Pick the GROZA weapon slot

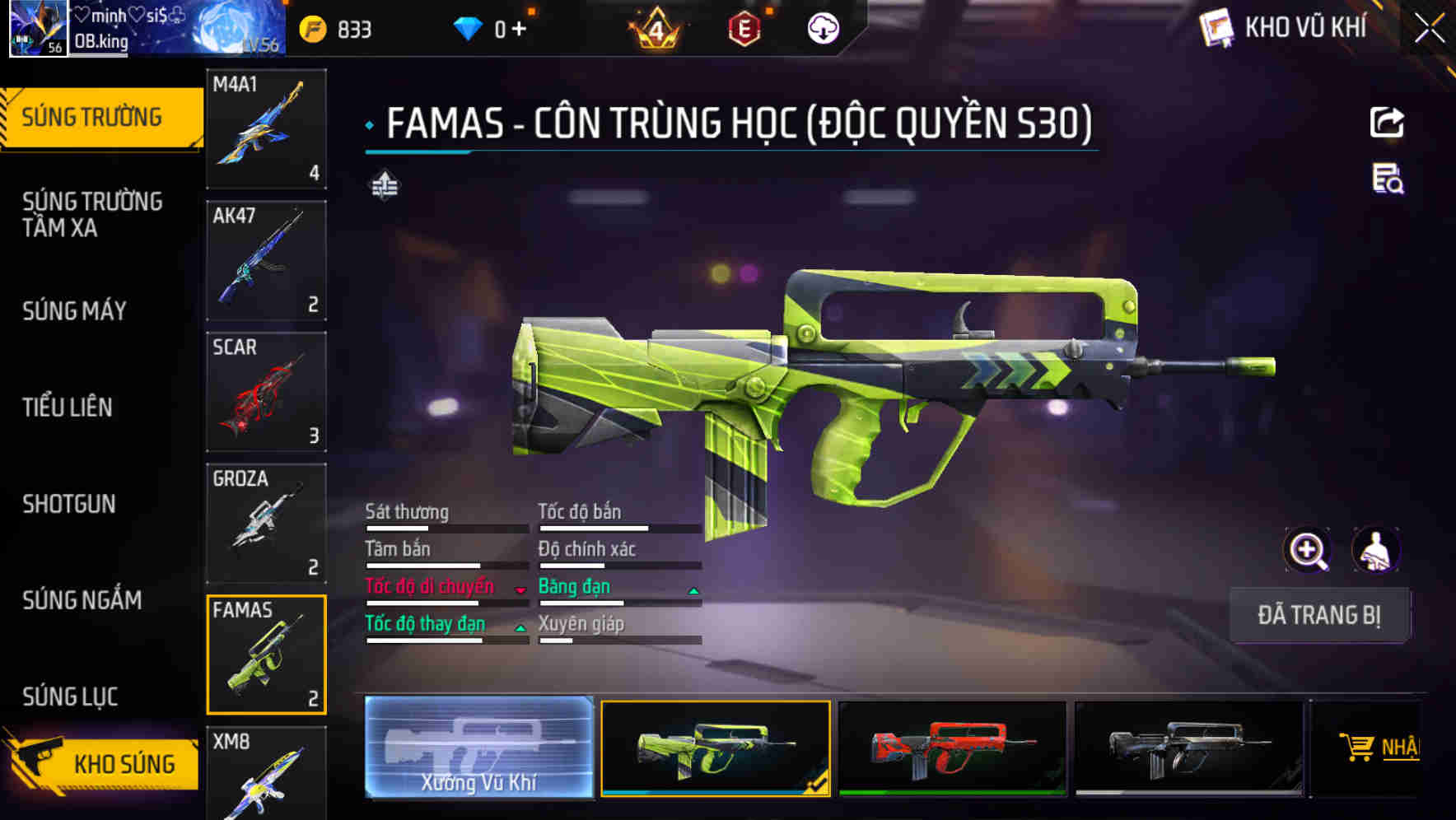266,524
